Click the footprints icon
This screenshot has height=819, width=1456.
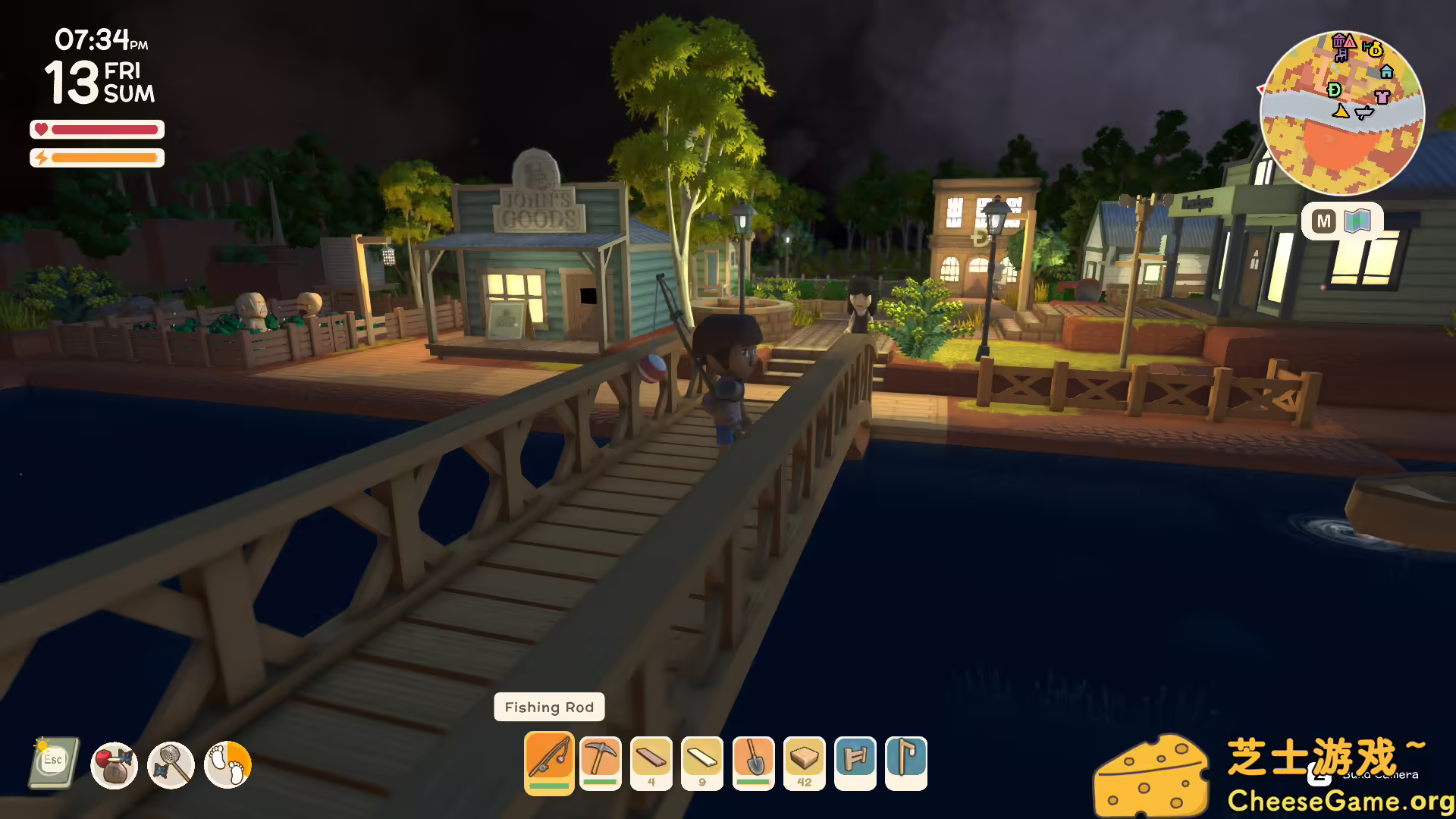tap(227, 764)
